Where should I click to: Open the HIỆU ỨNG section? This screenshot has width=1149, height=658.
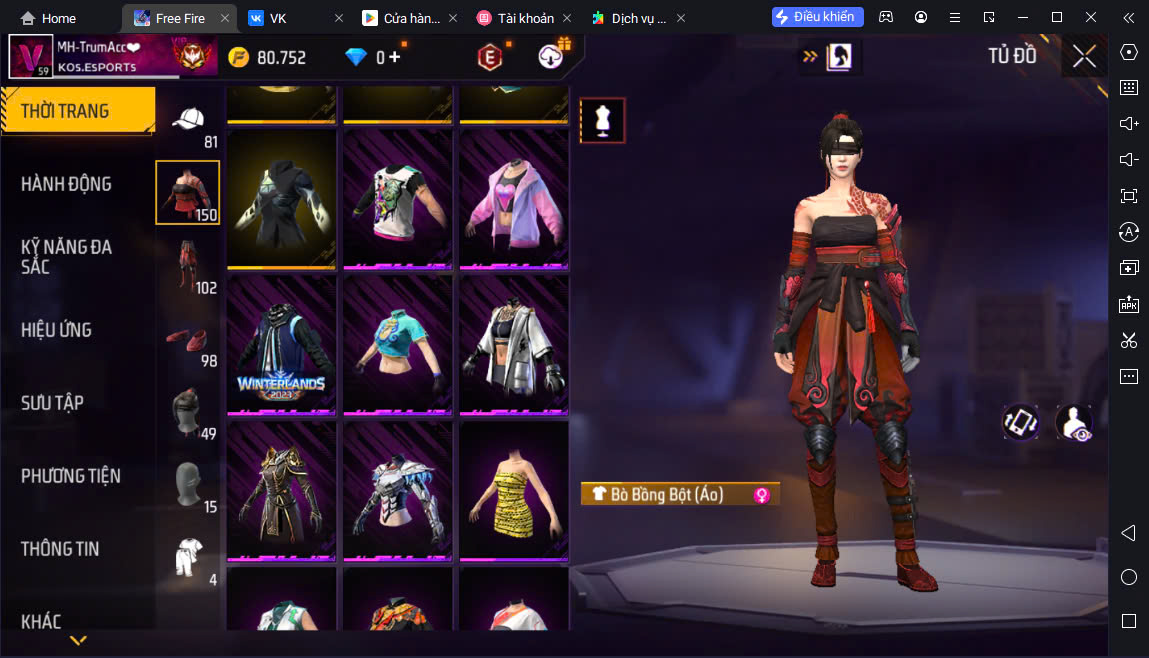pyautogui.click(x=56, y=330)
